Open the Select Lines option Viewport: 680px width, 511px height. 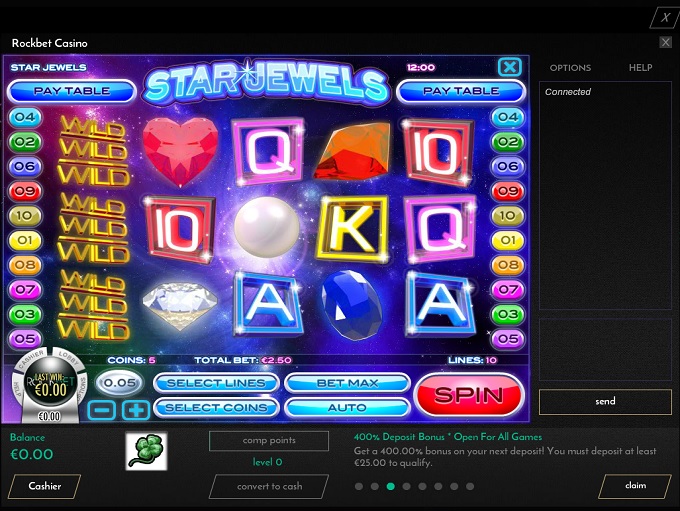point(216,383)
